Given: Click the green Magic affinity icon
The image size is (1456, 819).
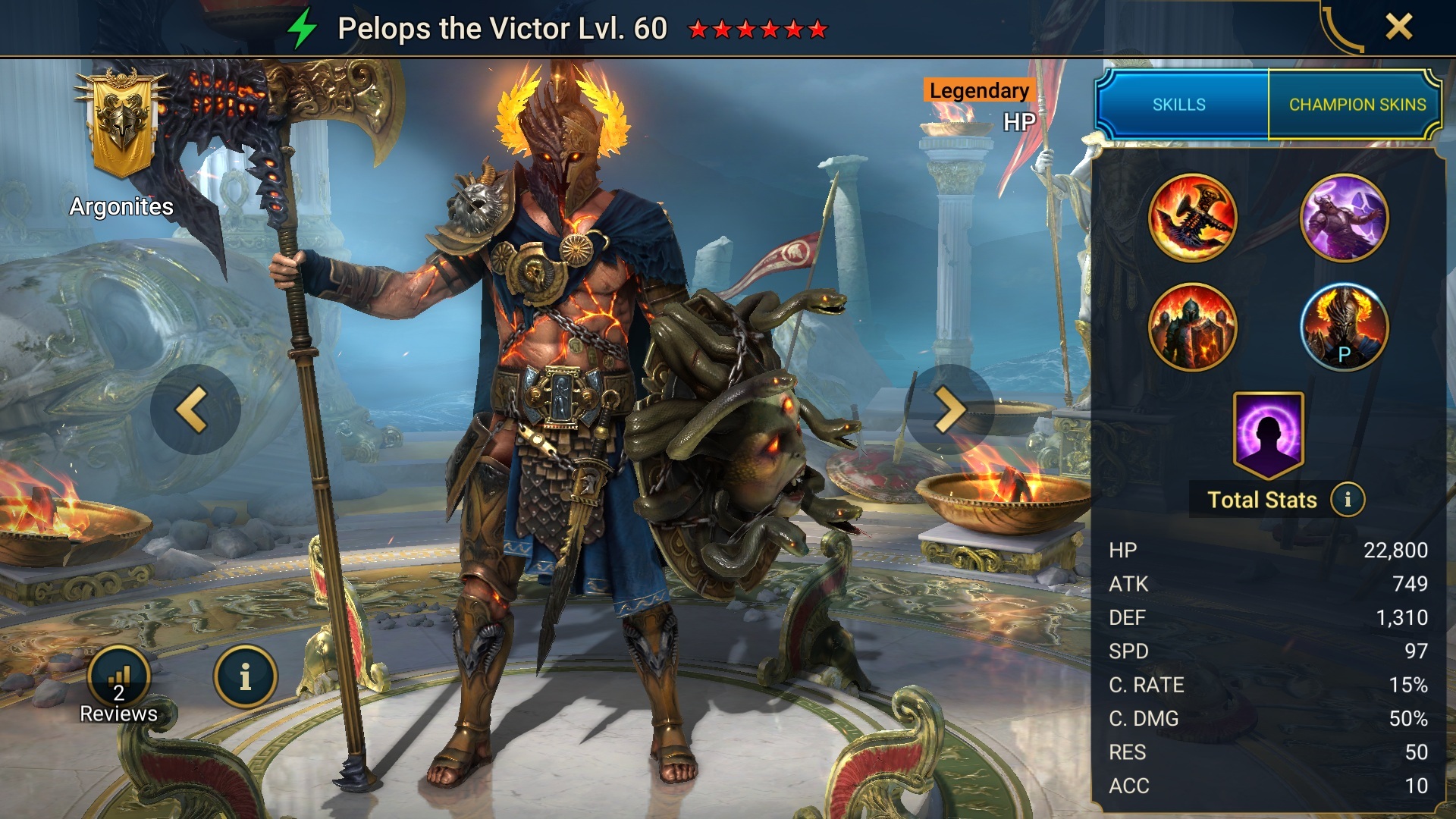Looking at the screenshot, I should click(303, 28).
